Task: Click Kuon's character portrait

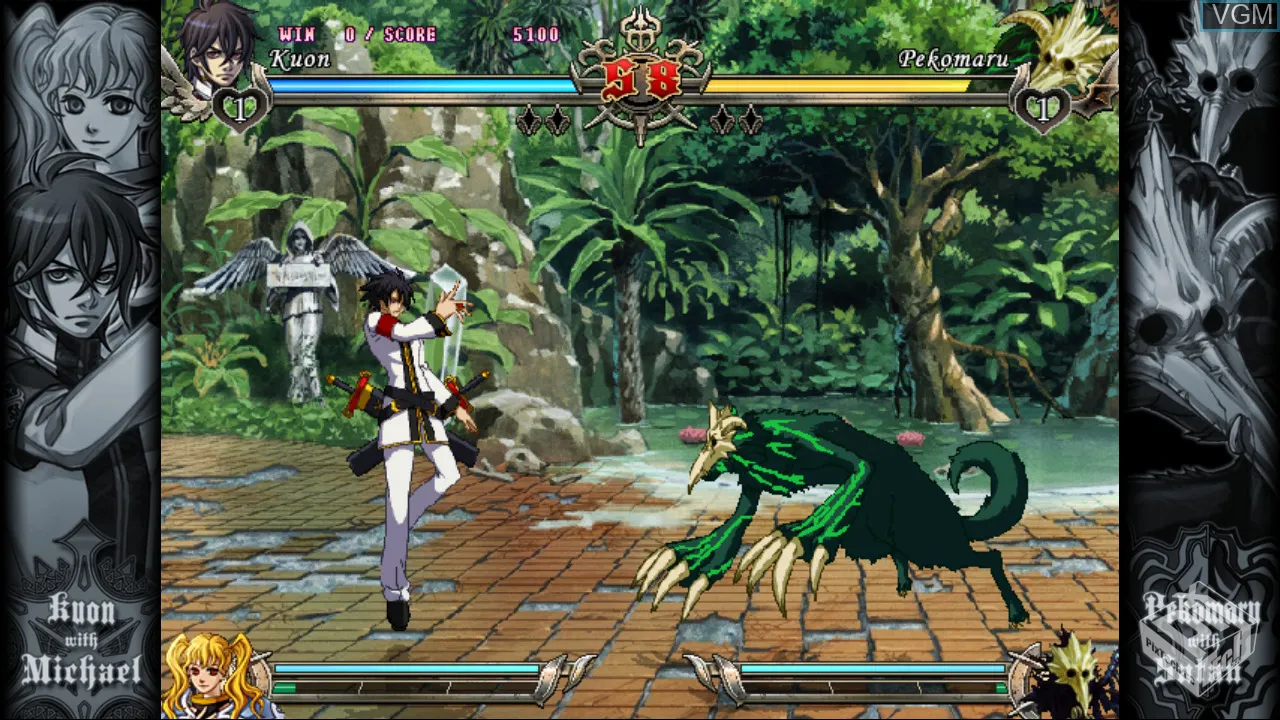Action: (217, 45)
